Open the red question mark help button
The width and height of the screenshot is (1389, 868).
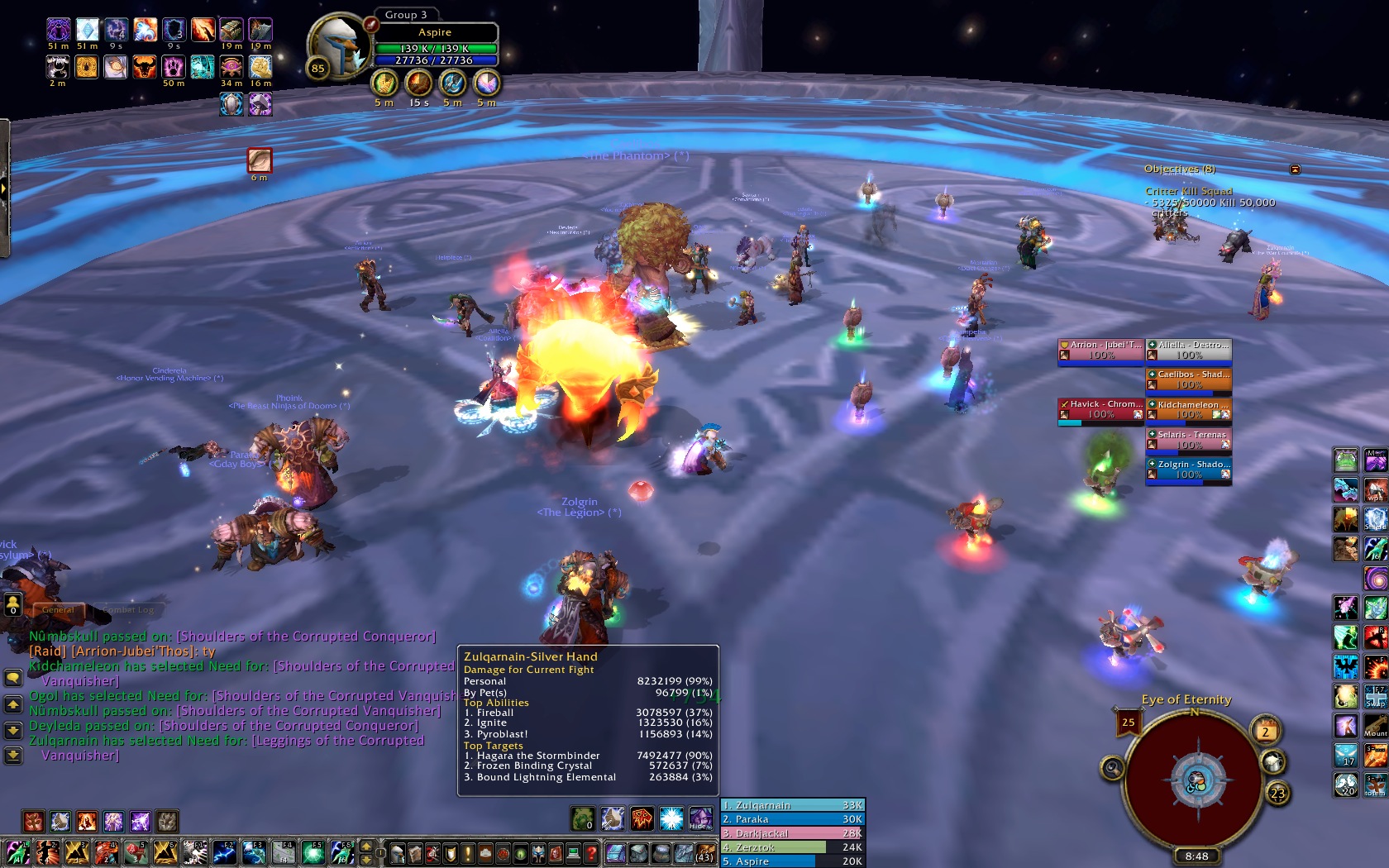[x=591, y=853]
